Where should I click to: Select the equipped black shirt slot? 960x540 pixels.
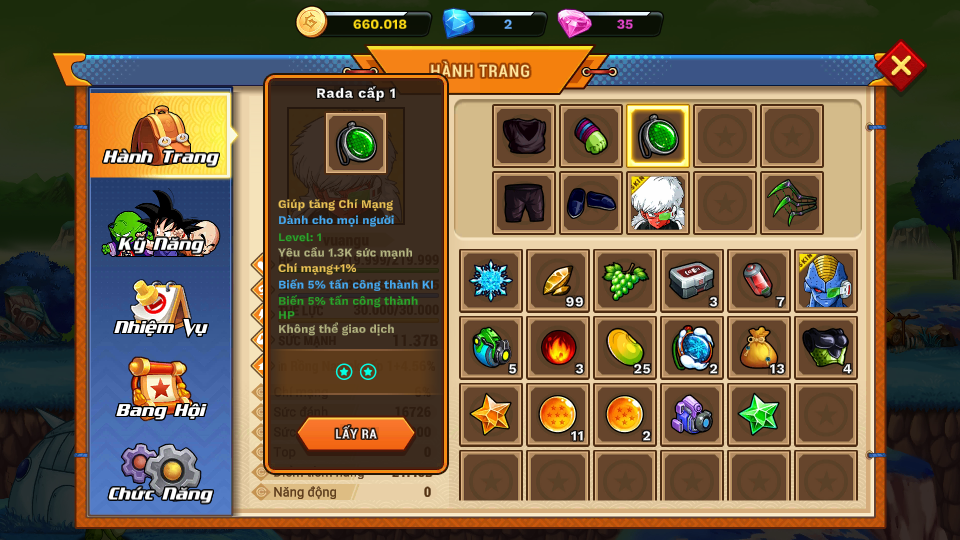524,136
